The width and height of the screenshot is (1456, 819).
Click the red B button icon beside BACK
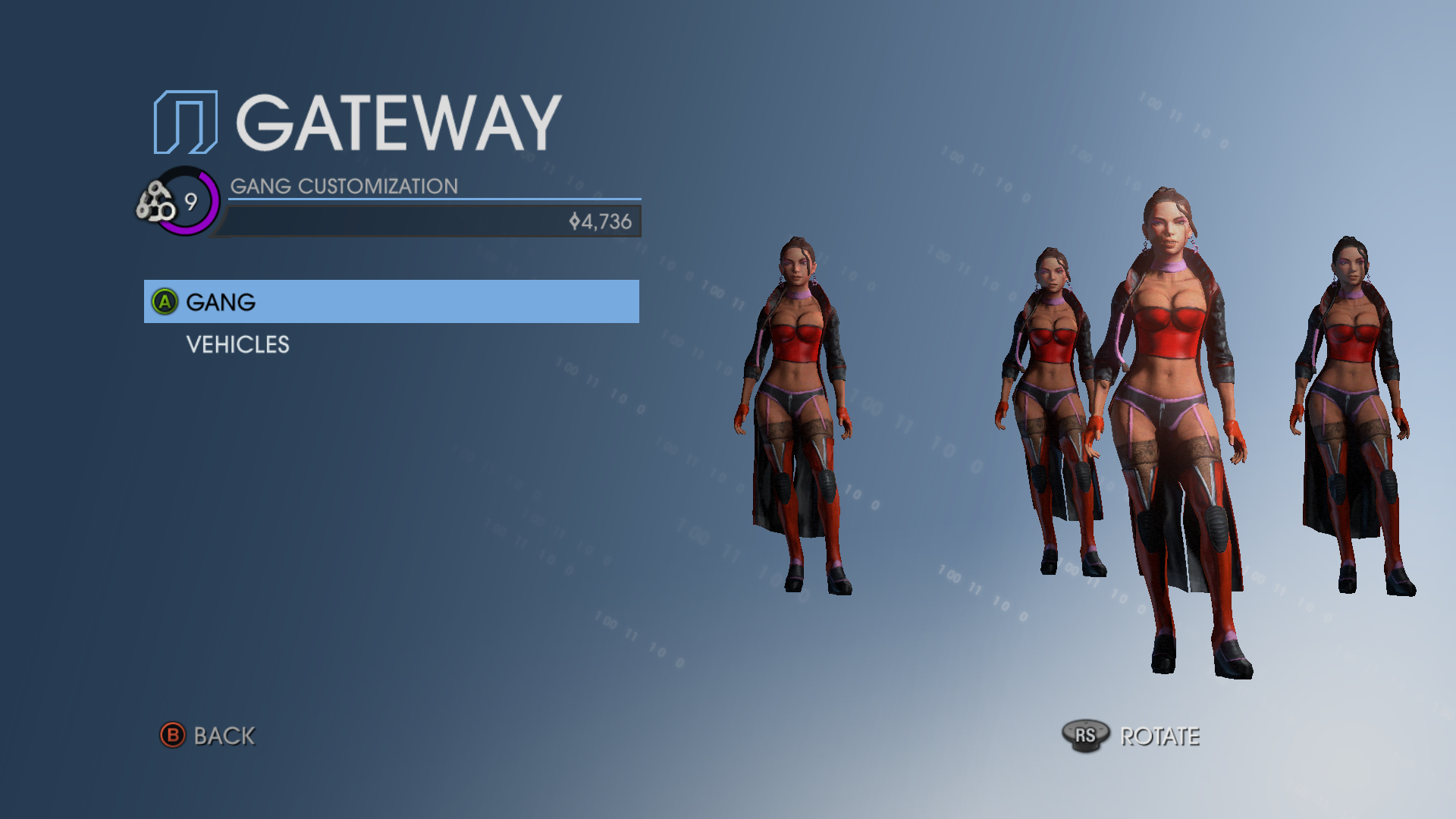(173, 736)
